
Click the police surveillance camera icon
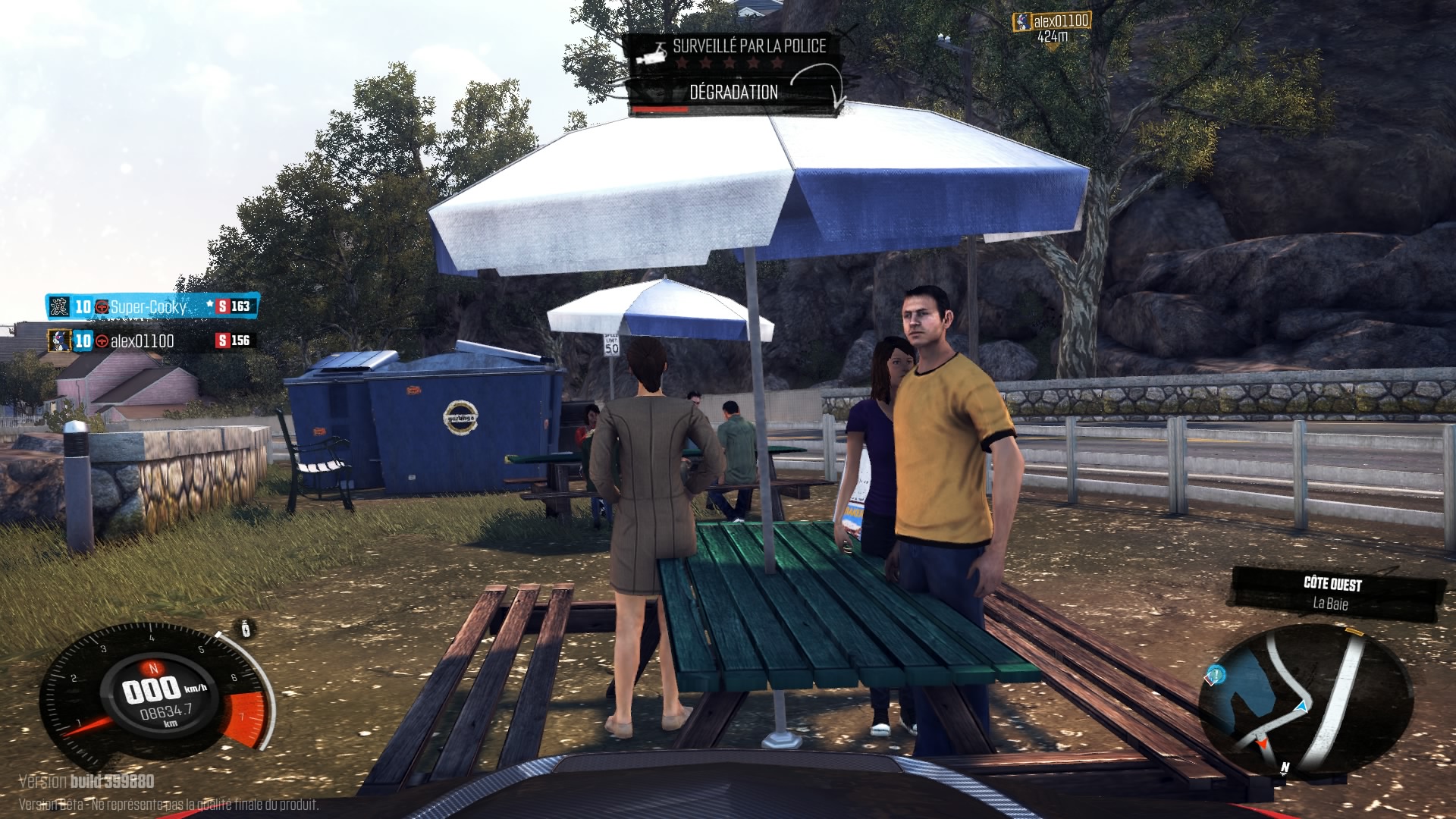[x=652, y=52]
